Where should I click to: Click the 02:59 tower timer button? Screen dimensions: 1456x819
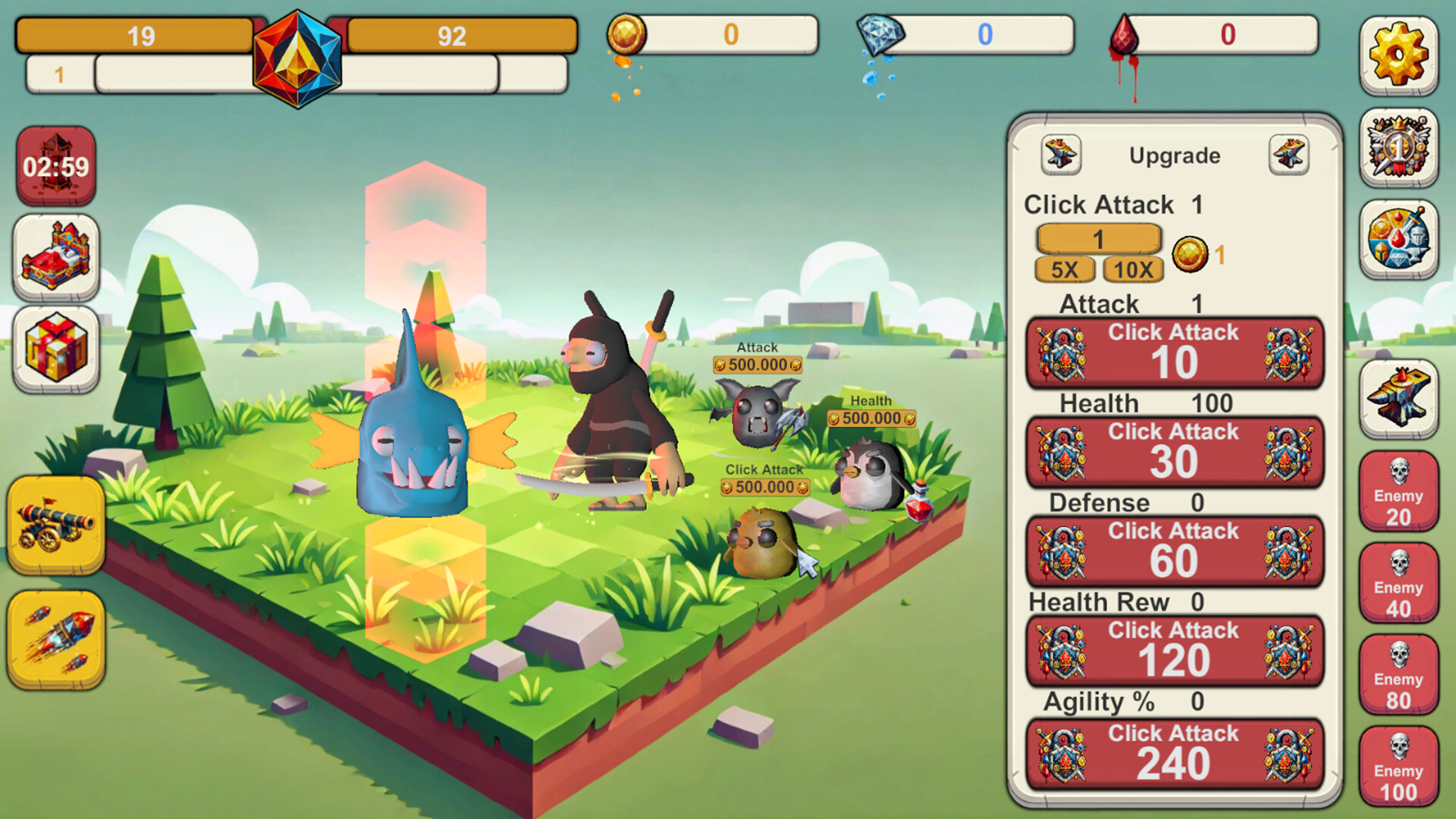click(x=56, y=165)
